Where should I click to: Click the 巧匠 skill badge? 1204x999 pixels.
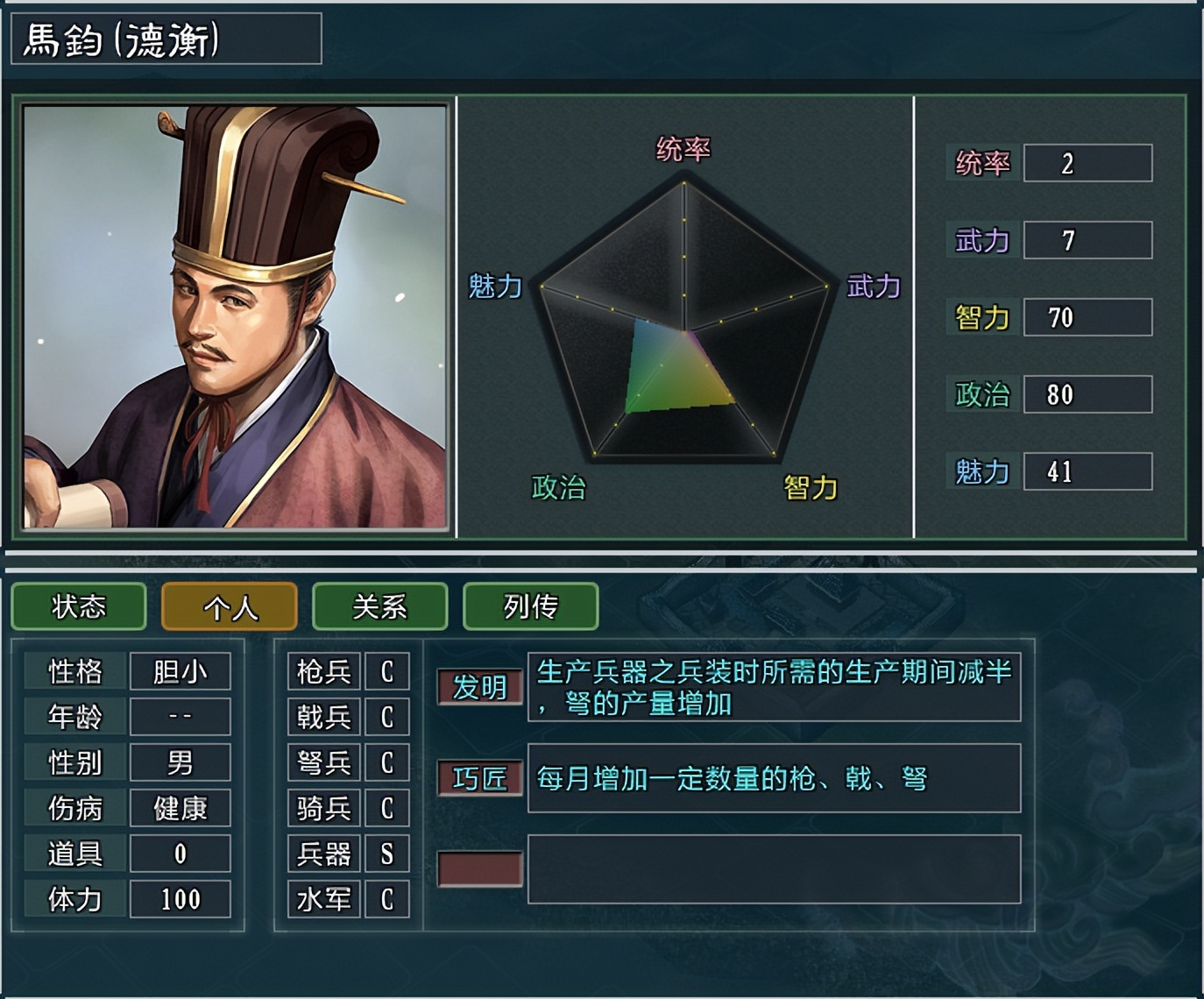point(480,778)
